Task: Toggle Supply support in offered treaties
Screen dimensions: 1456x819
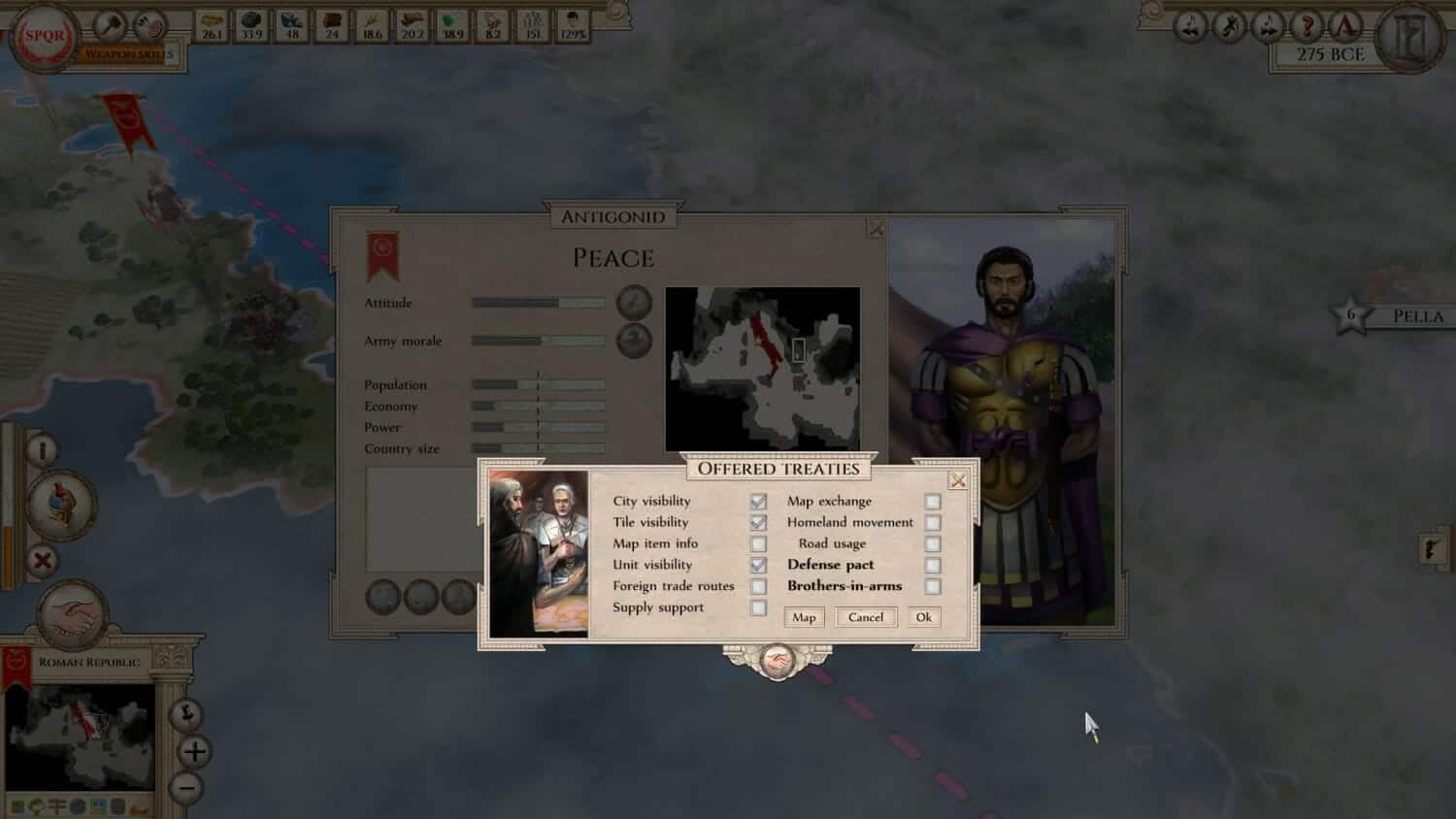Action: (757, 606)
